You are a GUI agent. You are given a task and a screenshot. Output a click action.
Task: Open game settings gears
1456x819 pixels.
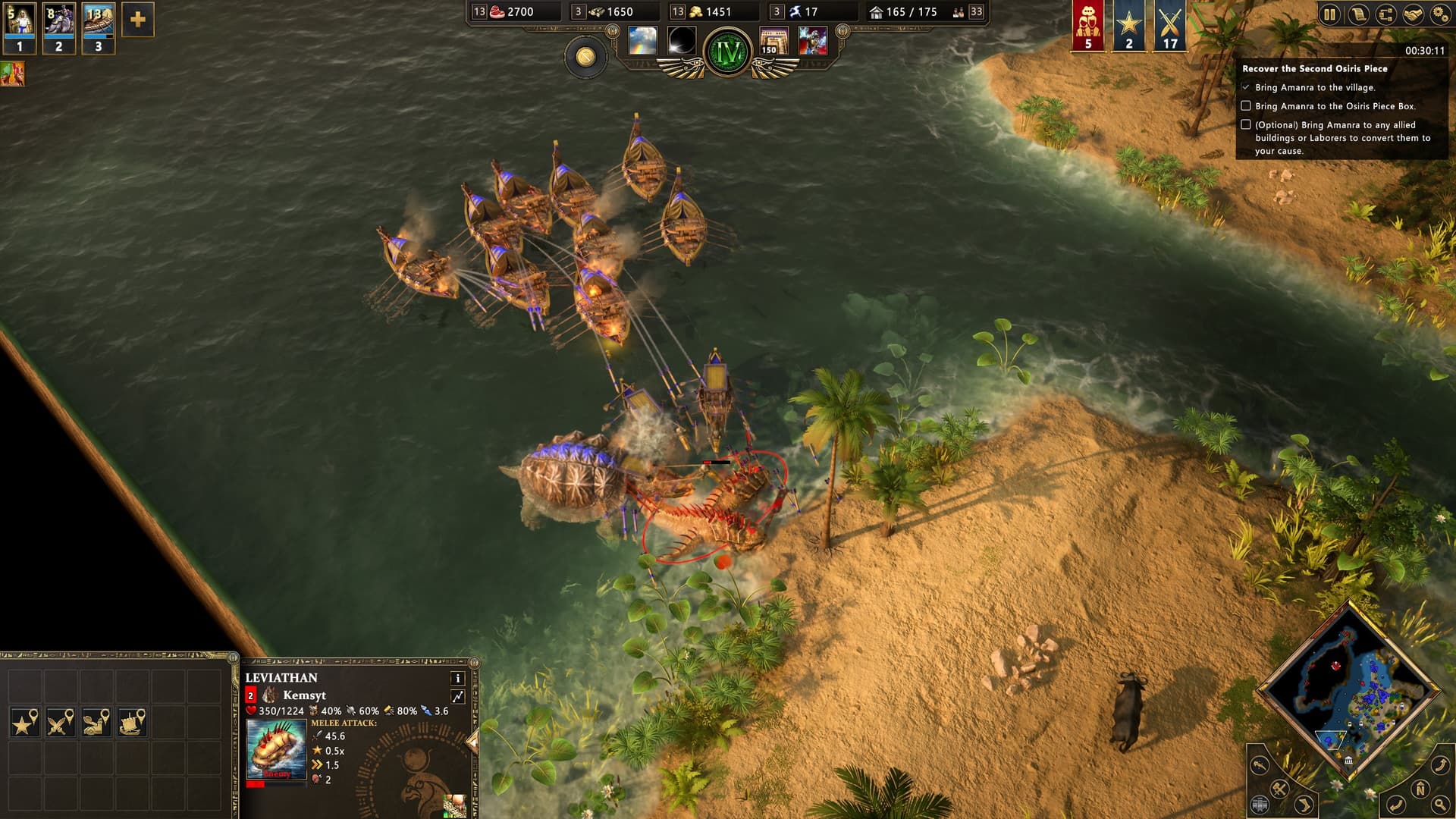[x=1439, y=14]
